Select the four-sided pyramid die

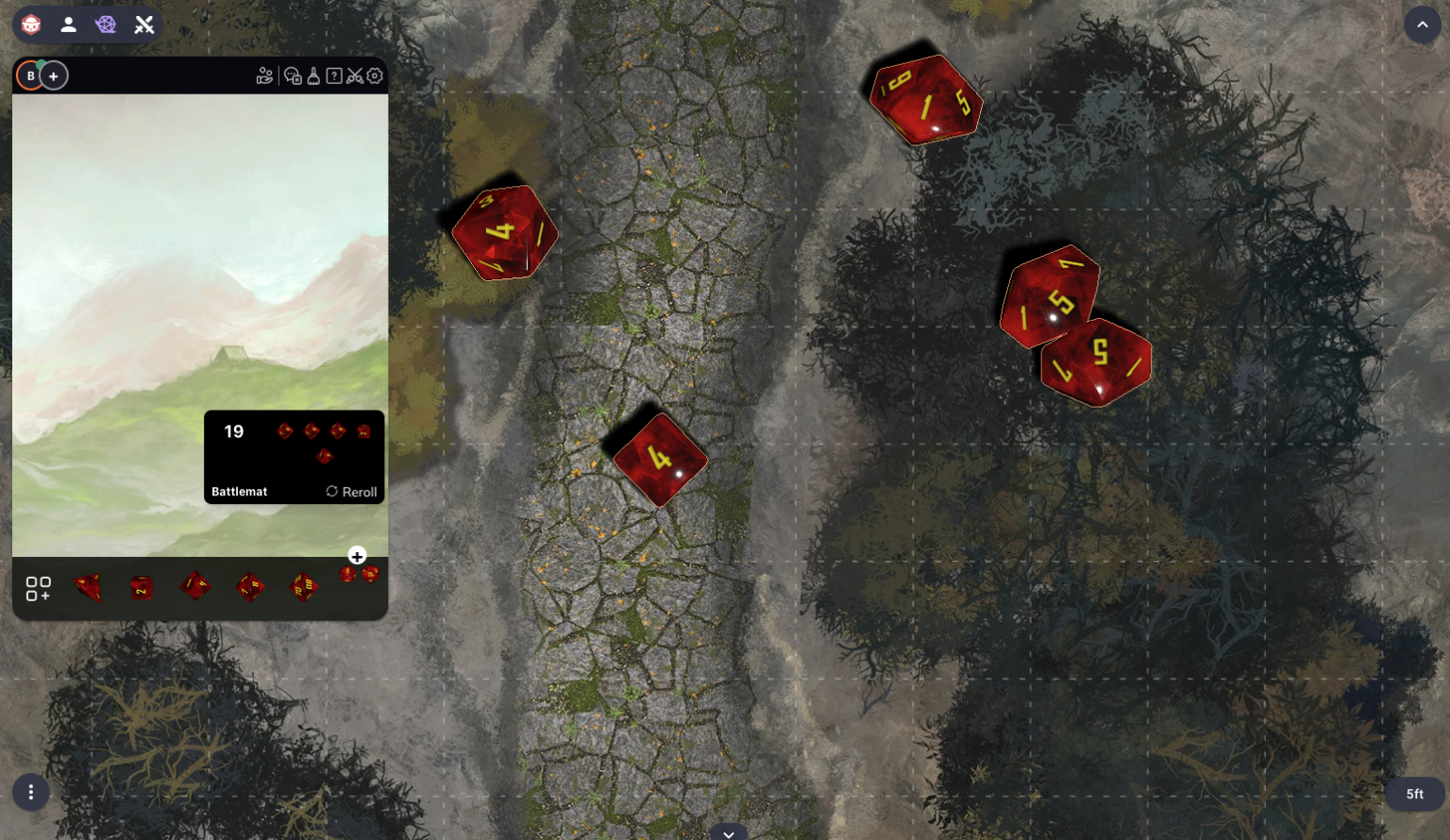click(x=88, y=587)
